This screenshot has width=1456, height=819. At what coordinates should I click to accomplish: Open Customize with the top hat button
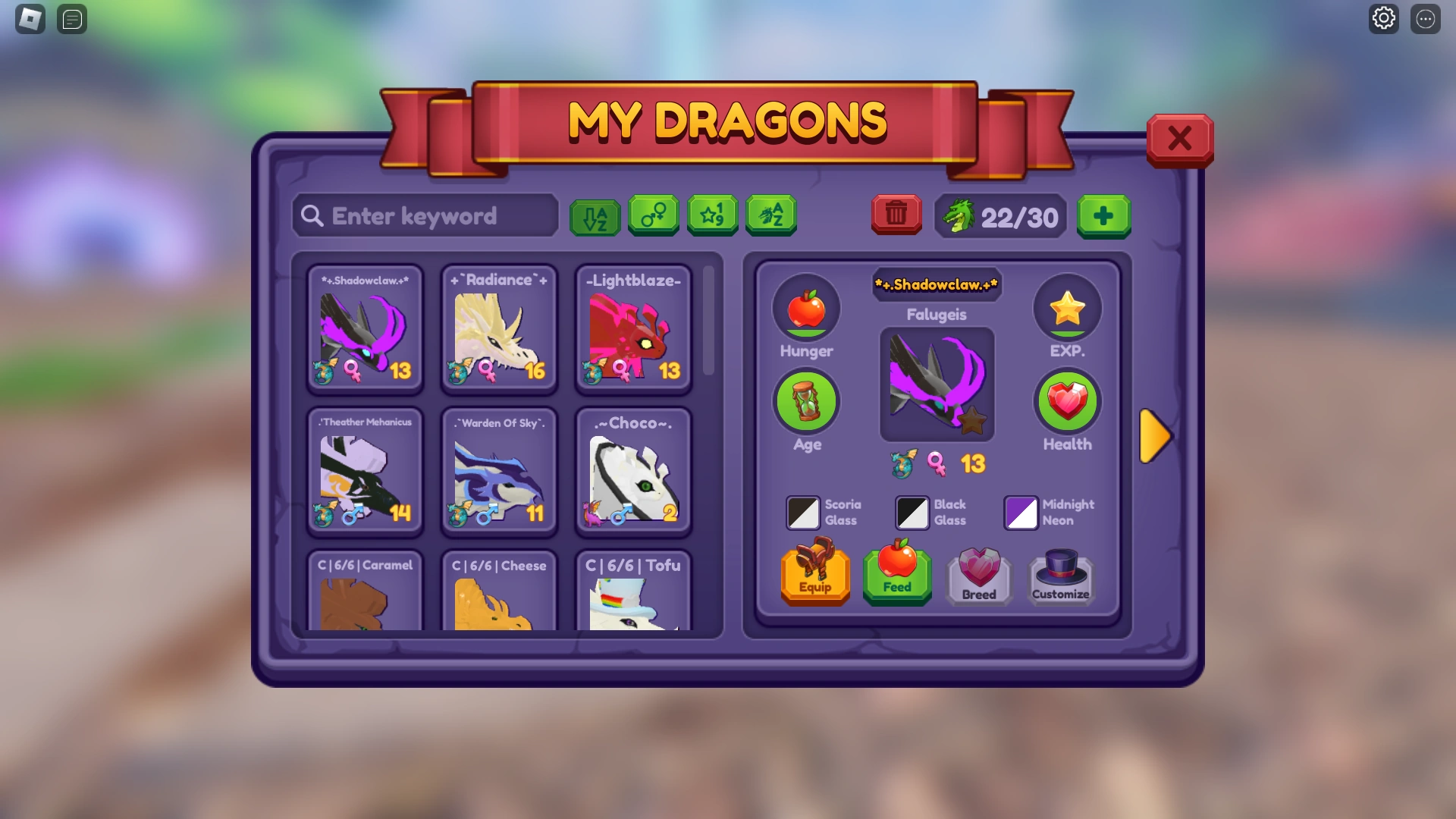click(1060, 576)
